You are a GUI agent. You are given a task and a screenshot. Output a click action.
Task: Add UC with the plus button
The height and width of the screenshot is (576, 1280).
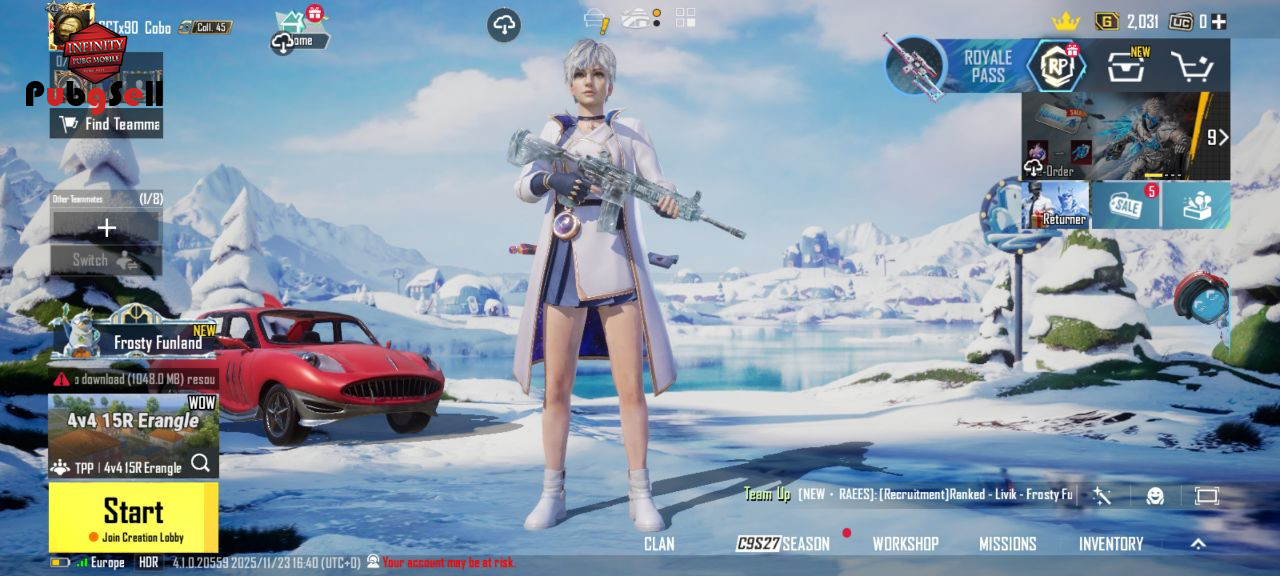[x=1219, y=21]
